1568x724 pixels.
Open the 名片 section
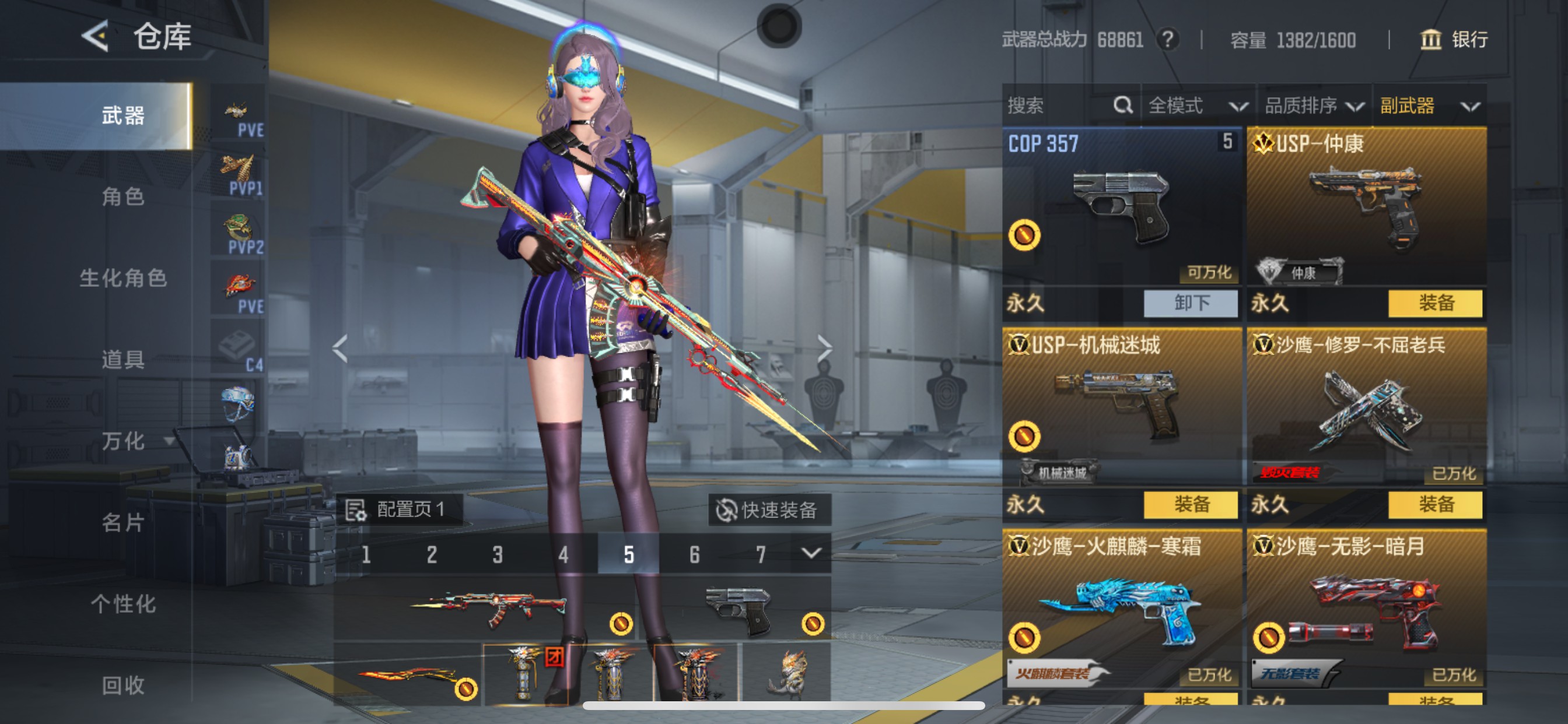pos(123,522)
